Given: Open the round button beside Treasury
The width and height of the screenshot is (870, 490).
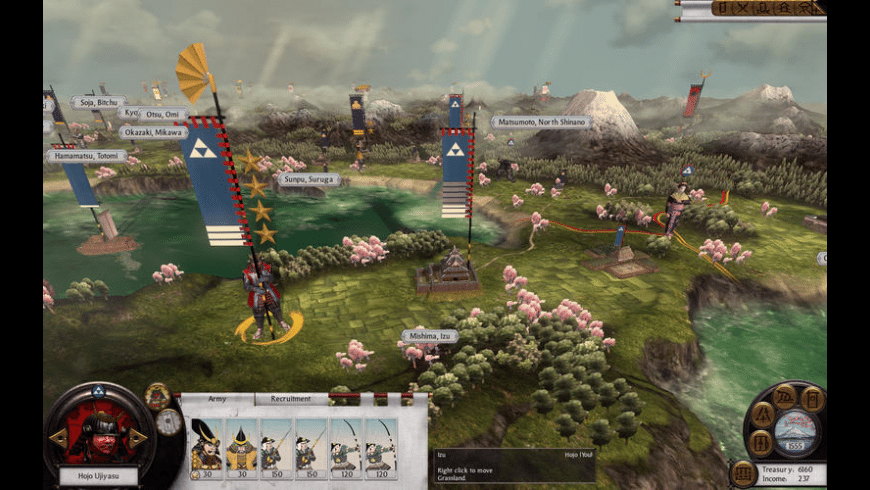Looking at the screenshot, I should (743, 473).
